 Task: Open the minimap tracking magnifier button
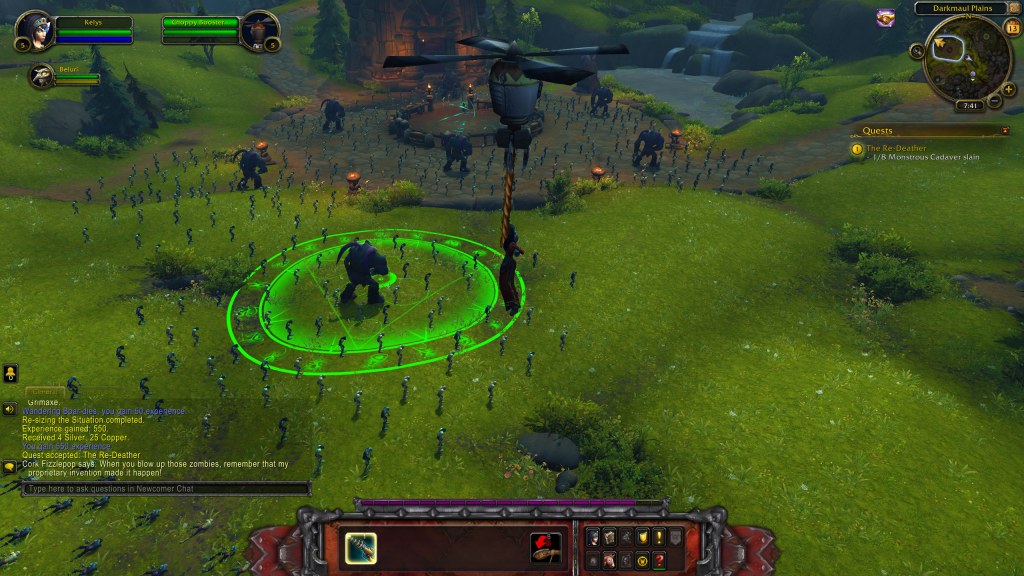point(917,50)
